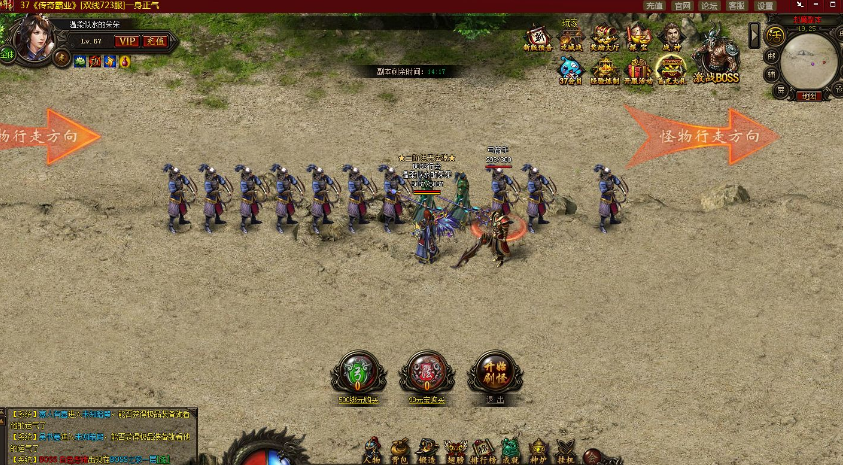The image size is (843, 465).
Task: Open the 攻城战 siege war icon
Action: 571,38
